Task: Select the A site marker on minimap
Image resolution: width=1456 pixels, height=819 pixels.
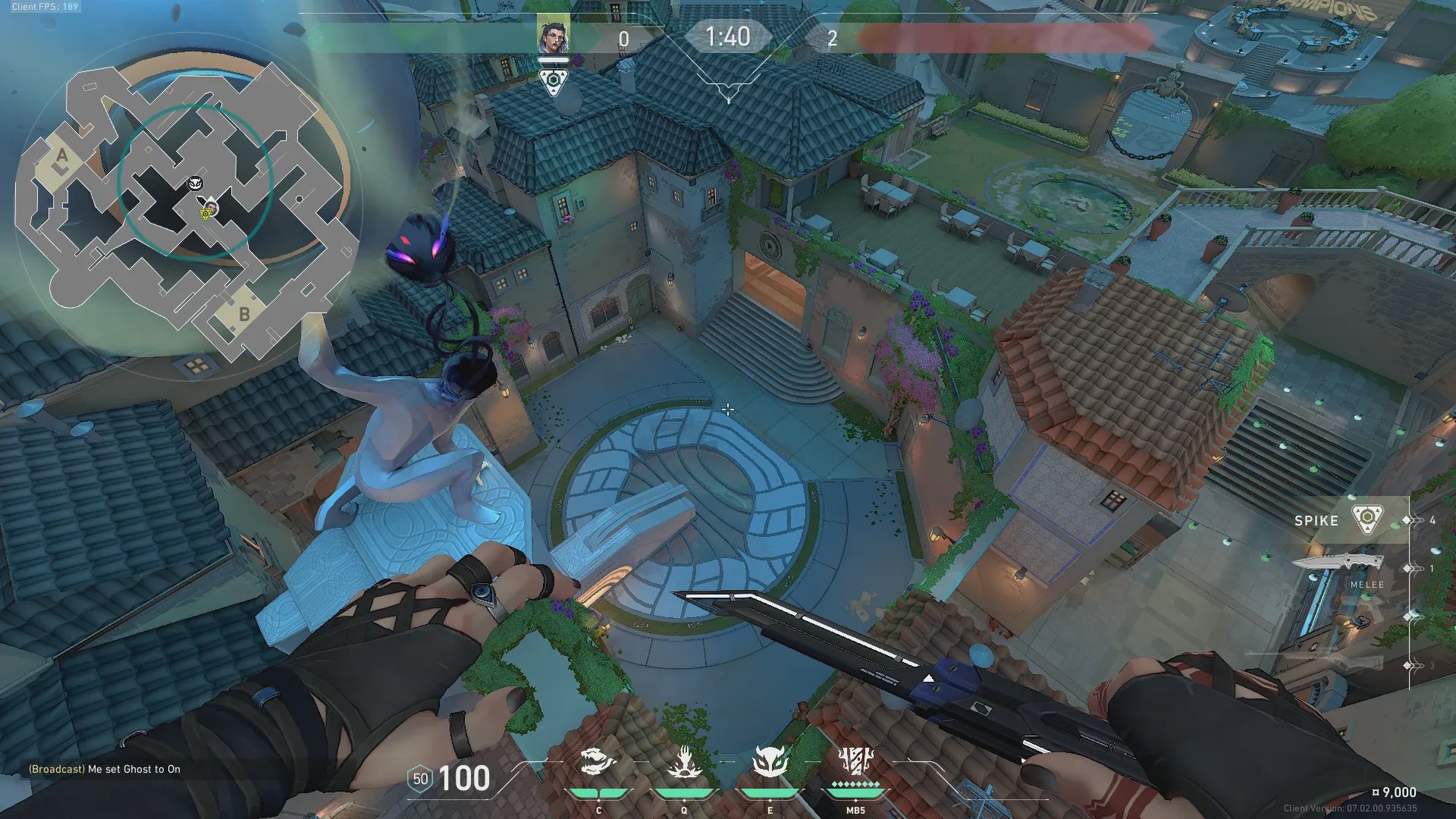Action: tap(62, 157)
